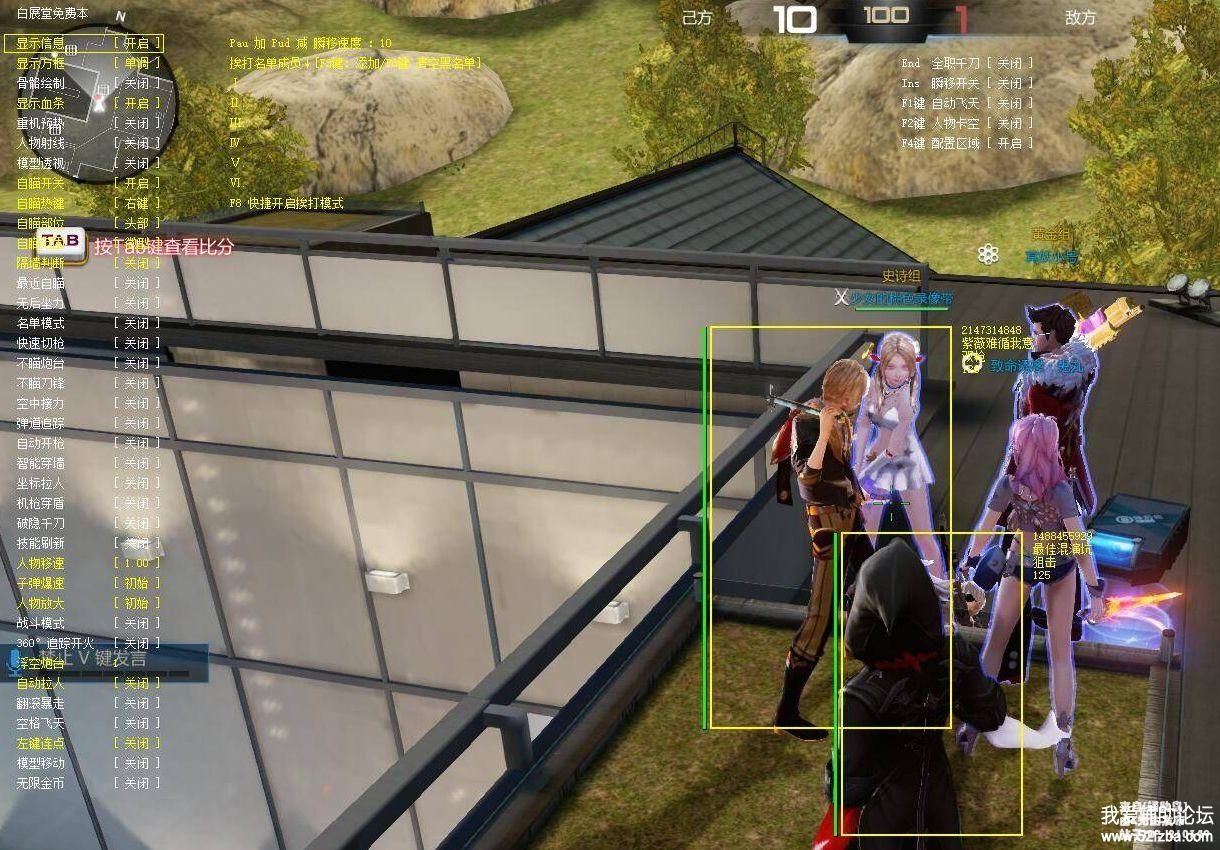1220x850 pixels.
Task: Click the 配置区域 option row
Action: tap(967, 143)
